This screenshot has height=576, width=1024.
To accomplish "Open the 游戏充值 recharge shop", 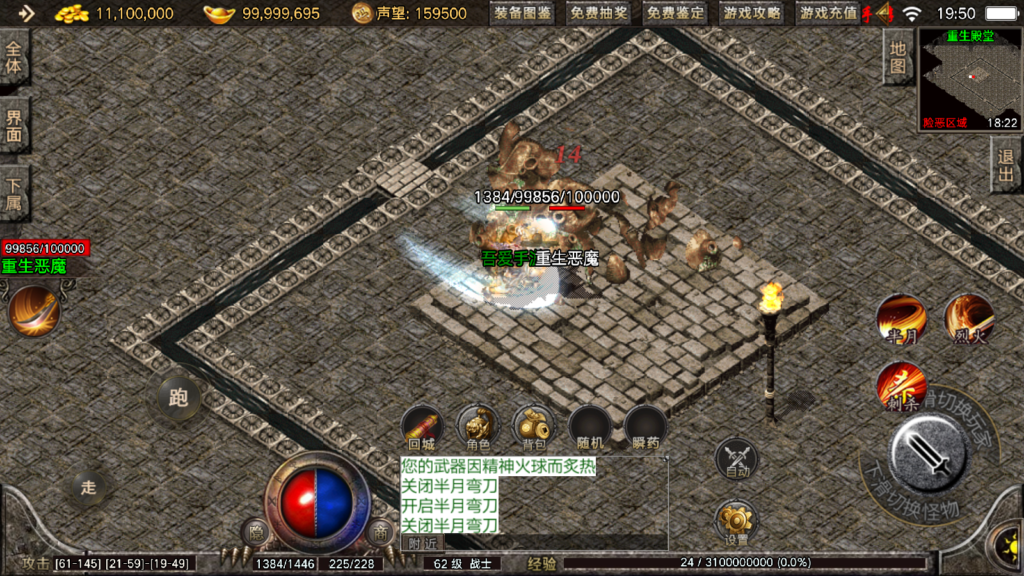I will coord(828,13).
